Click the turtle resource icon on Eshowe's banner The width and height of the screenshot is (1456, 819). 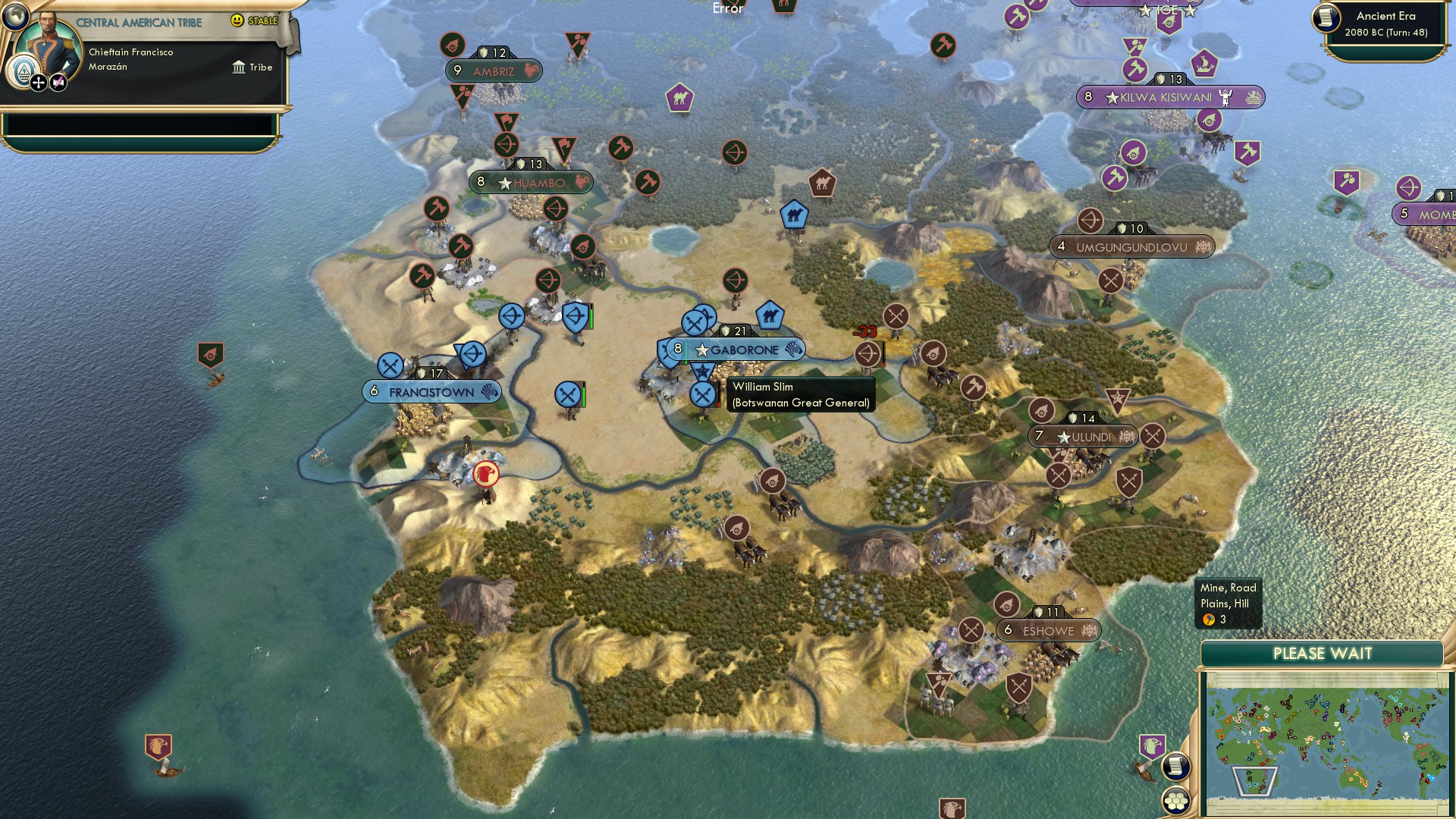tap(1089, 630)
